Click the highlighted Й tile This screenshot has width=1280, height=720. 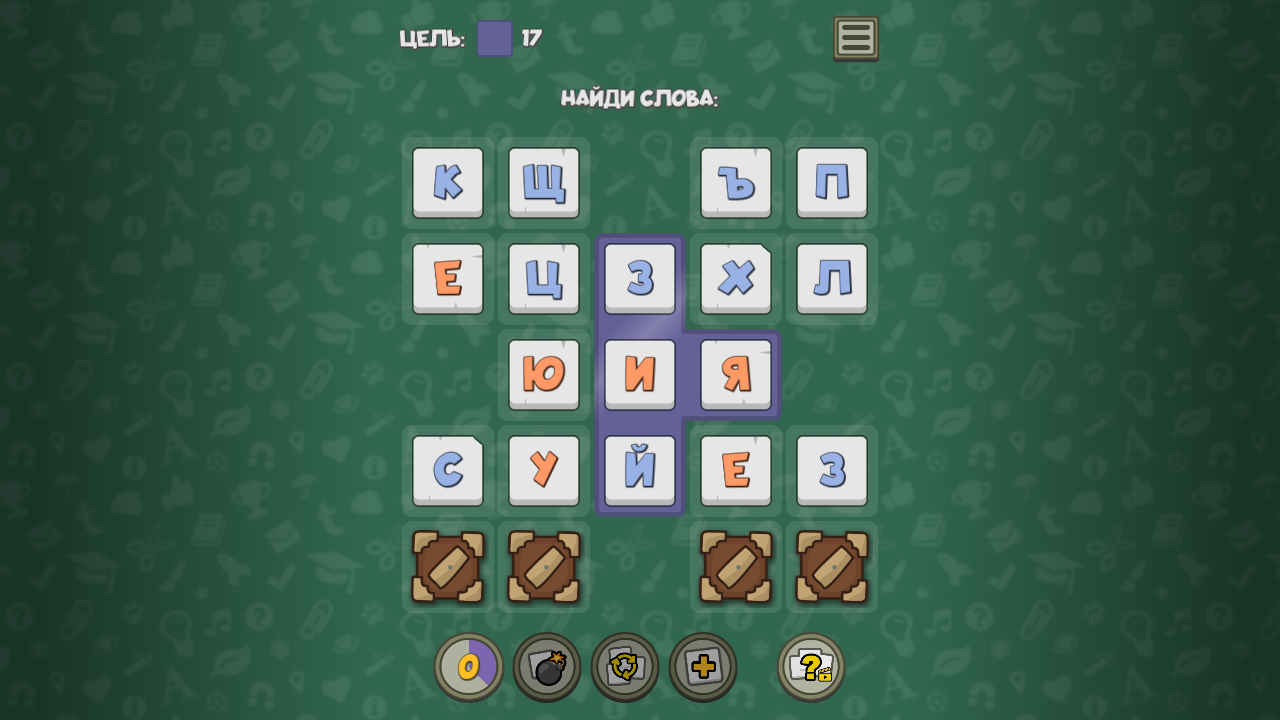pyautogui.click(x=639, y=470)
